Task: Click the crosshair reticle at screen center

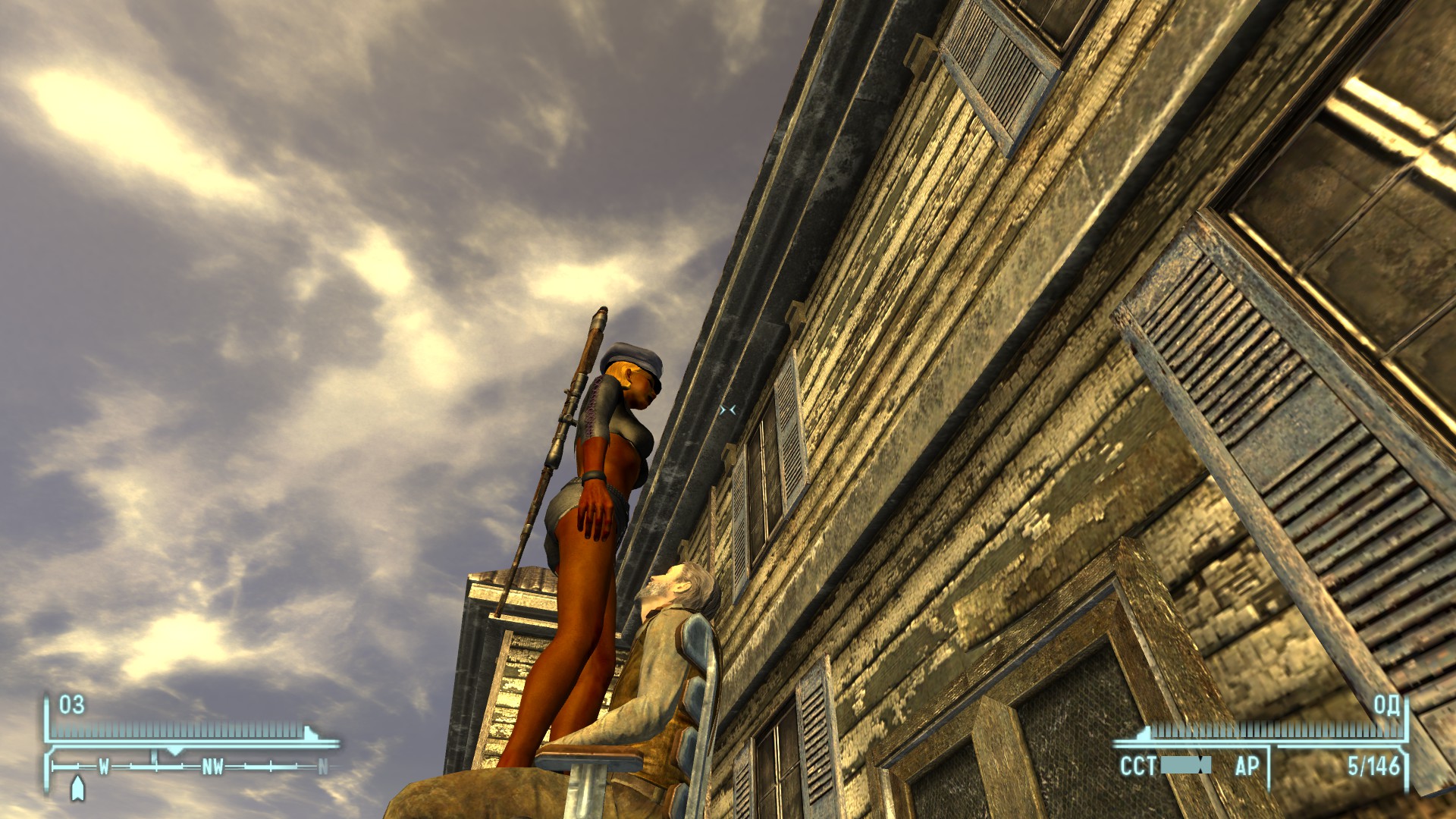Action: click(729, 409)
